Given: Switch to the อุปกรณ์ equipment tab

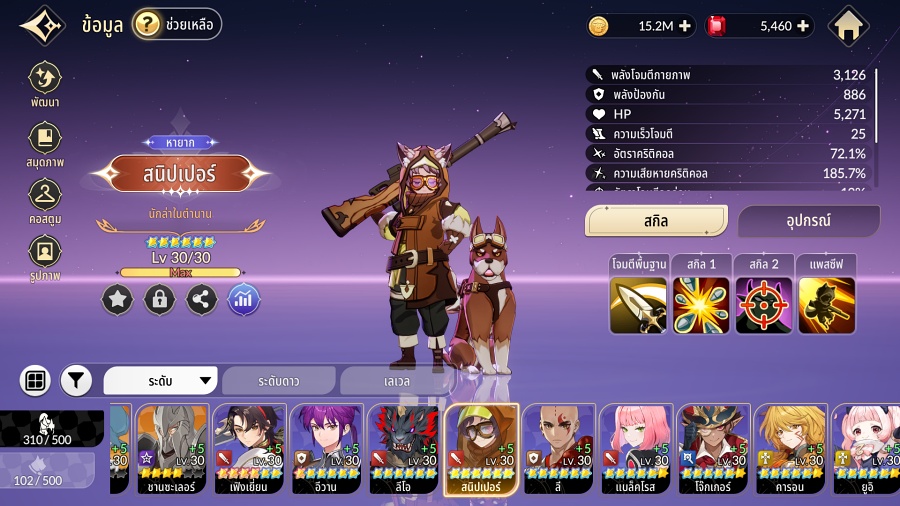Looking at the screenshot, I should tap(809, 221).
